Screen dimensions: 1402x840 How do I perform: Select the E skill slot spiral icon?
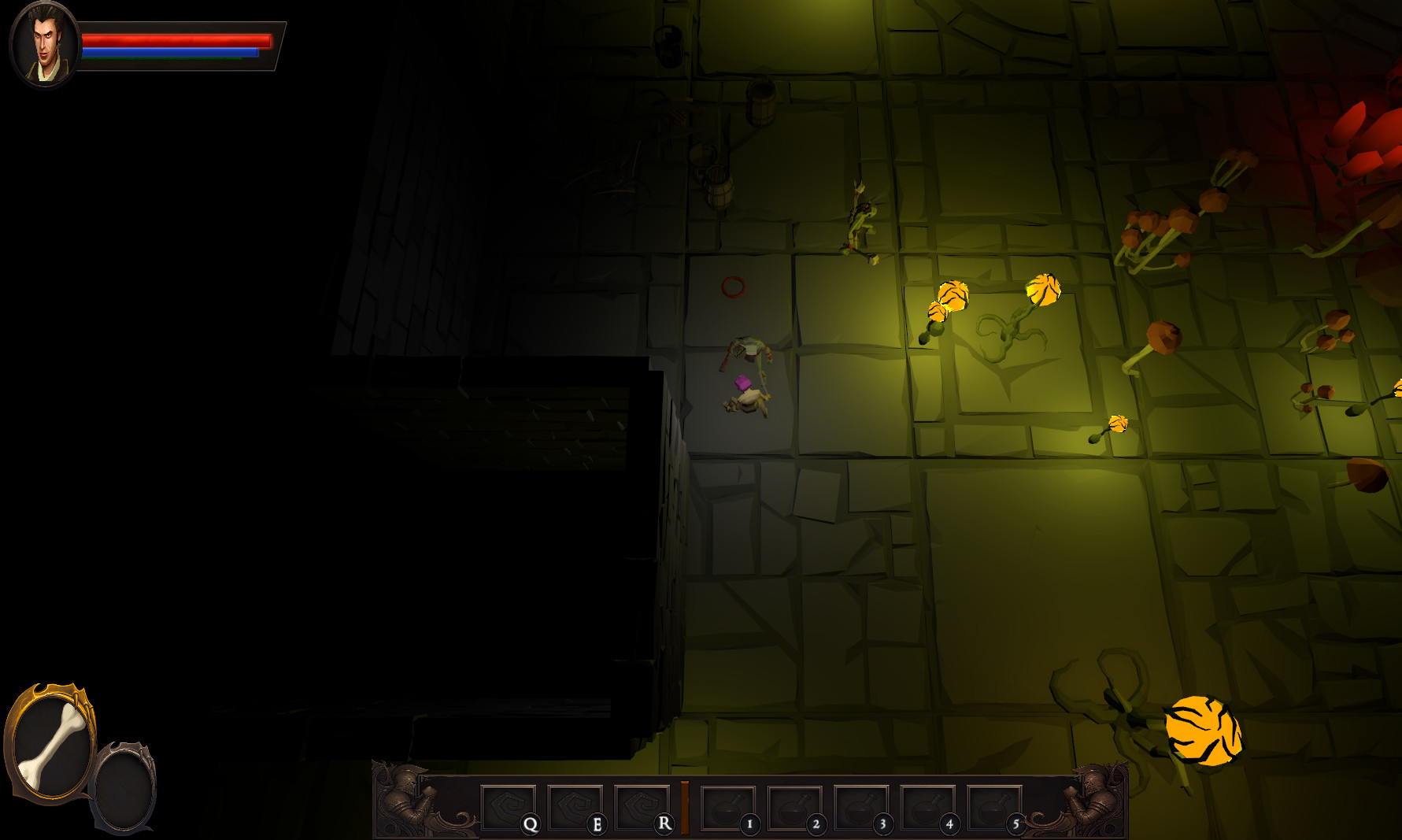(x=575, y=805)
